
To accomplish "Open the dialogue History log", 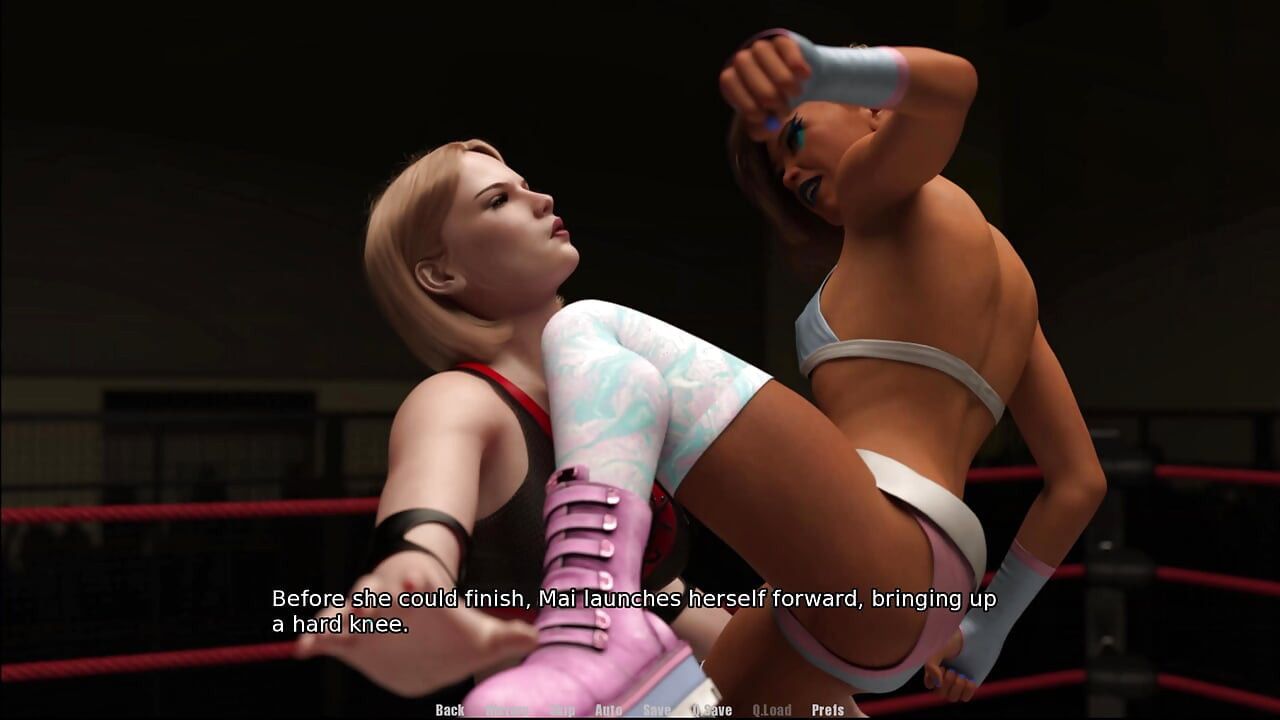I will click(507, 710).
